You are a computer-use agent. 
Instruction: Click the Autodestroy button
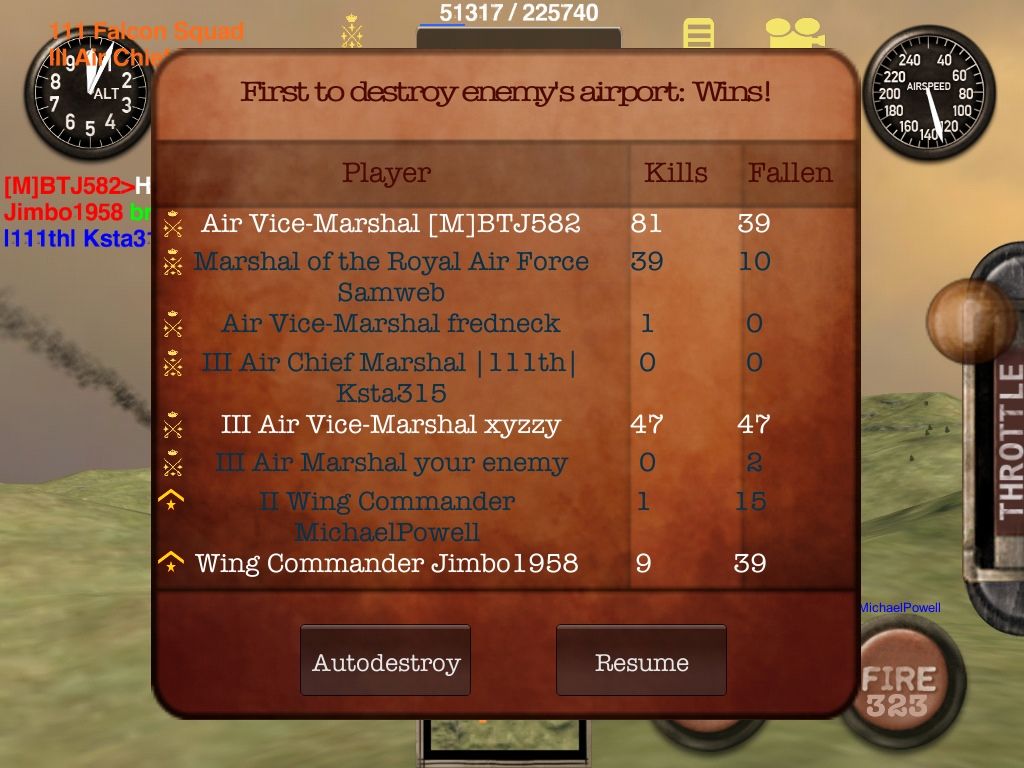pyautogui.click(x=385, y=661)
